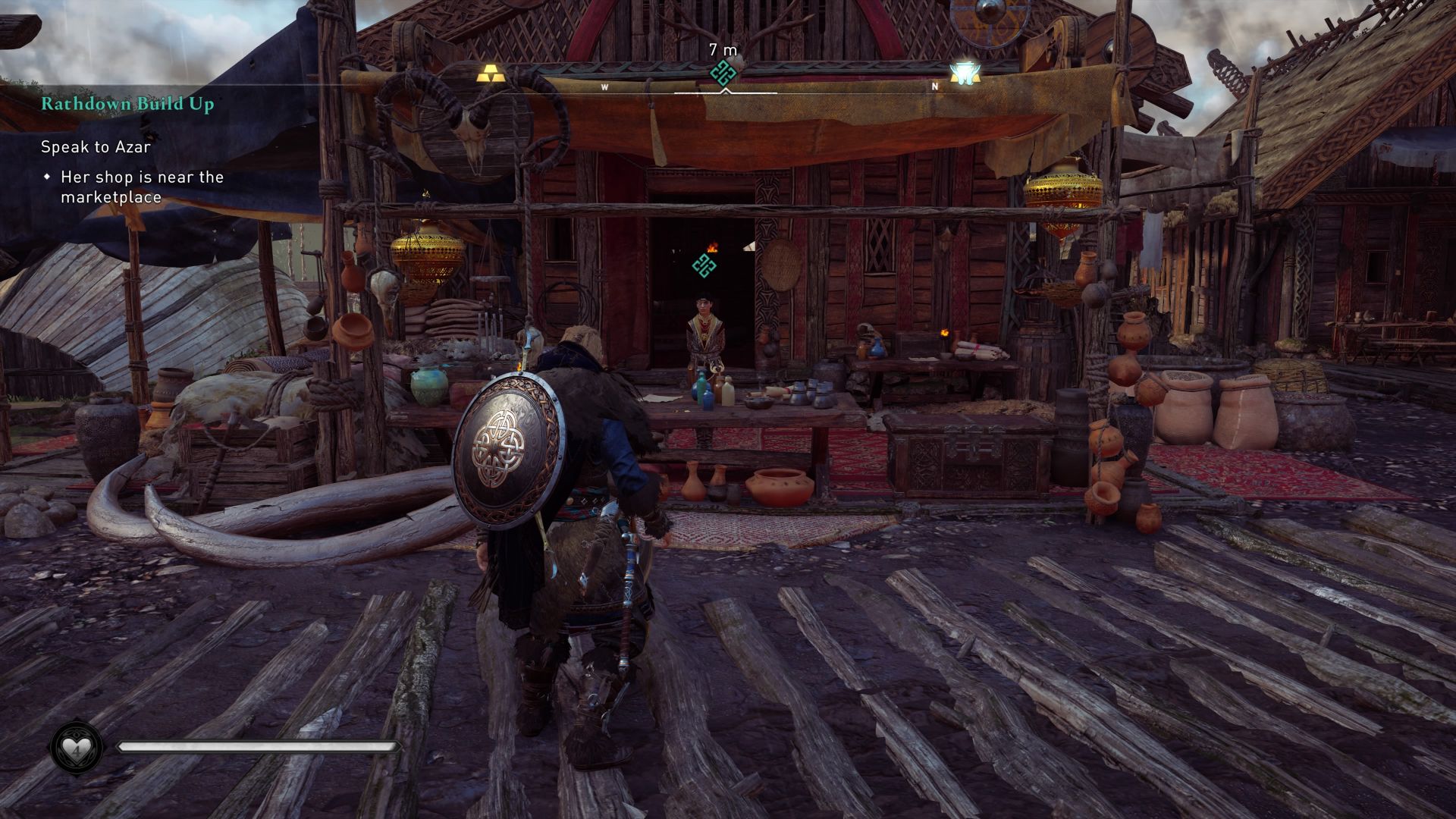Expand the Rathdown Build Up quest details
The width and height of the screenshot is (1456, 819).
[x=127, y=105]
